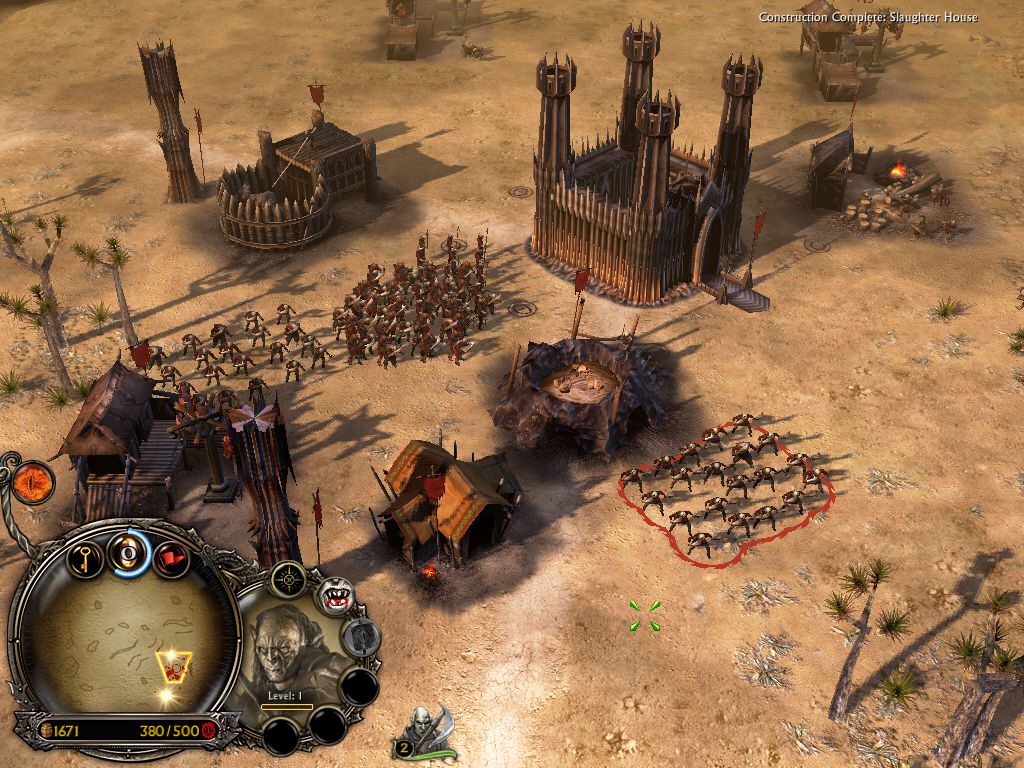Toggle the compass stance button
Screen dimensions: 1024x768
point(290,578)
